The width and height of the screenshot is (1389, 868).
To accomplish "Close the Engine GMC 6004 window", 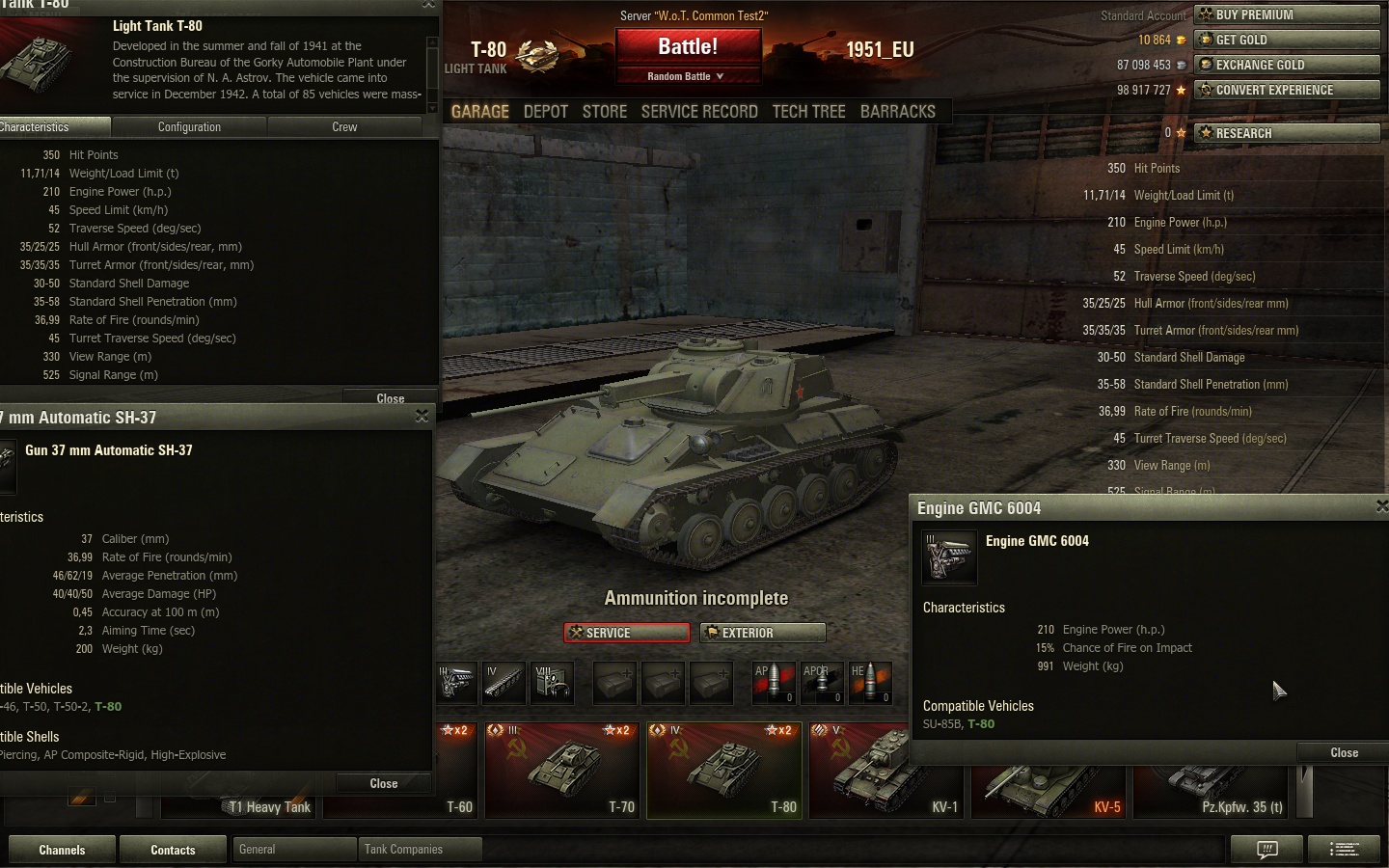I will pos(1344,752).
